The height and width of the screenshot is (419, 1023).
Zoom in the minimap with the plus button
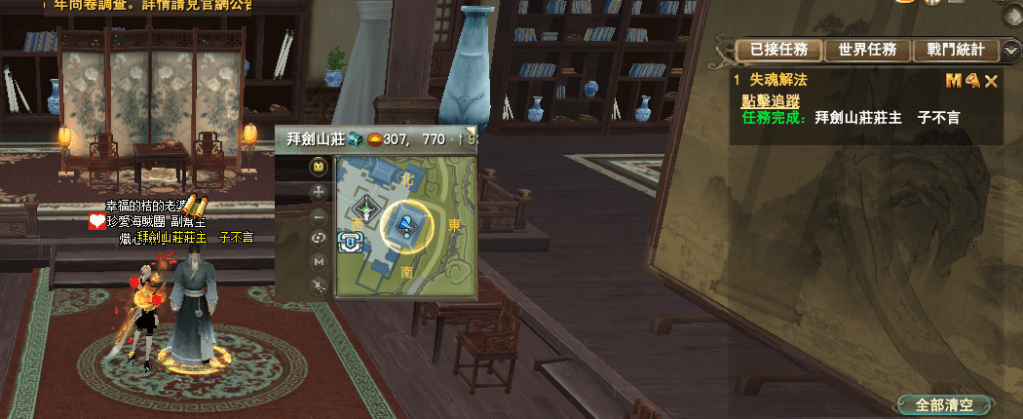[x=319, y=190]
